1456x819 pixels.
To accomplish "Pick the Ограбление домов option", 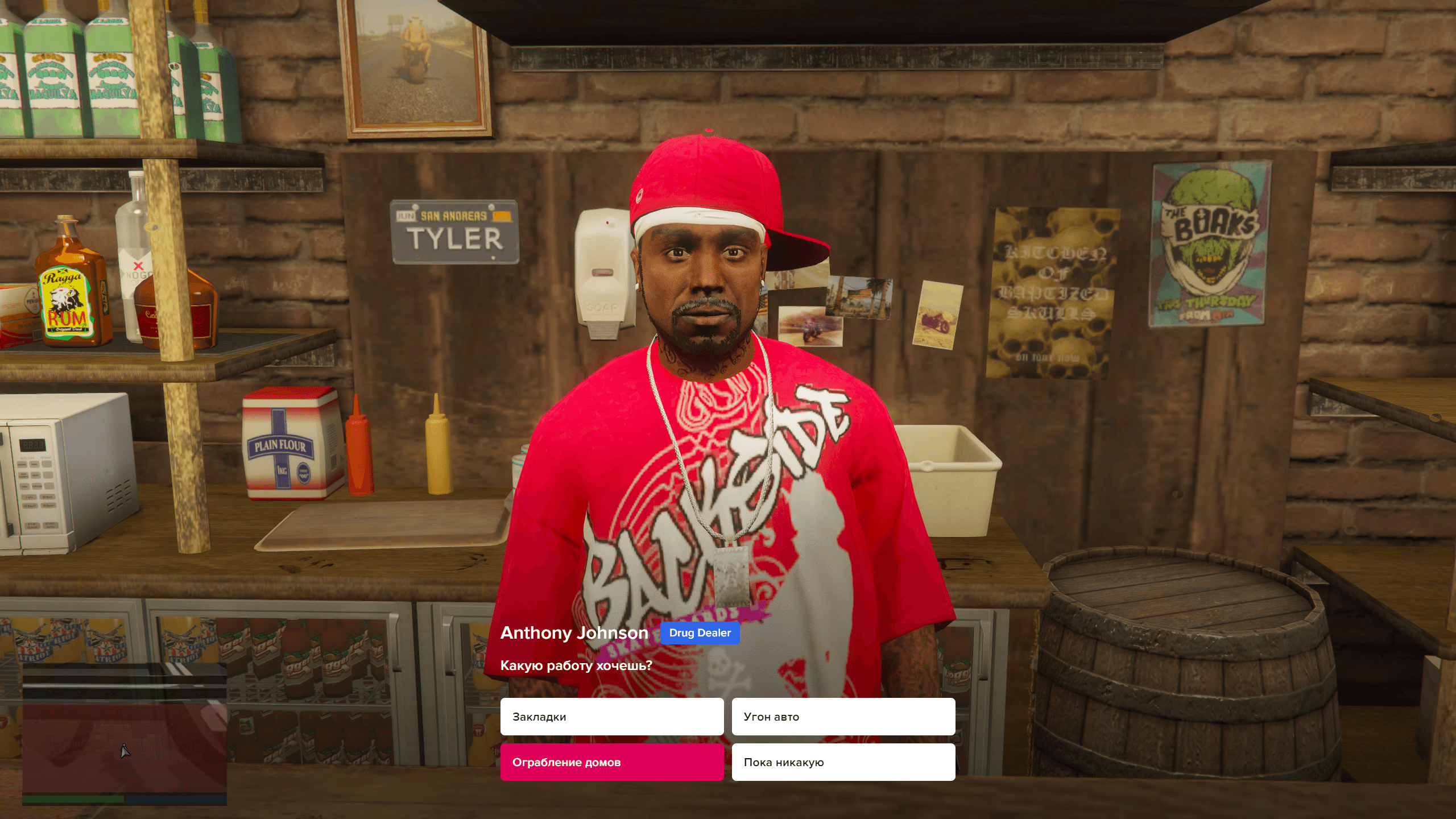I will (x=611, y=762).
